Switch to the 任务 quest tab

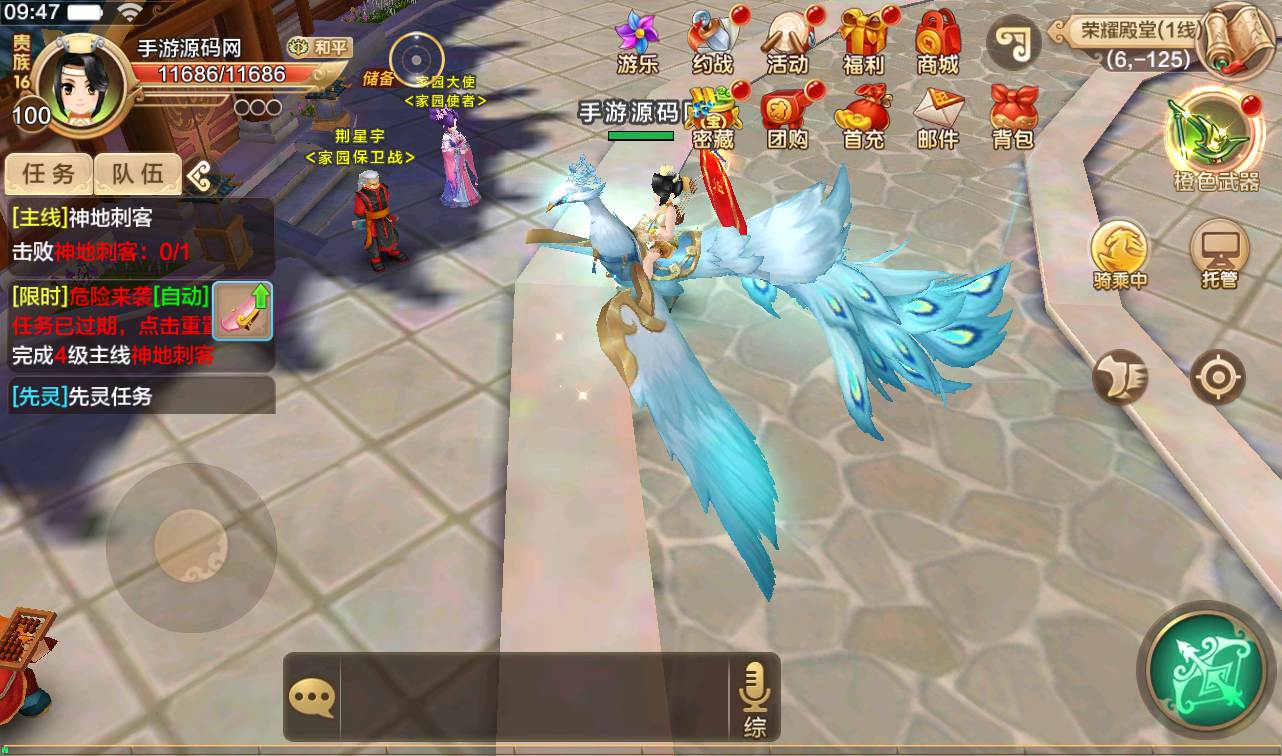pyautogui.click(x=49, y=174)
